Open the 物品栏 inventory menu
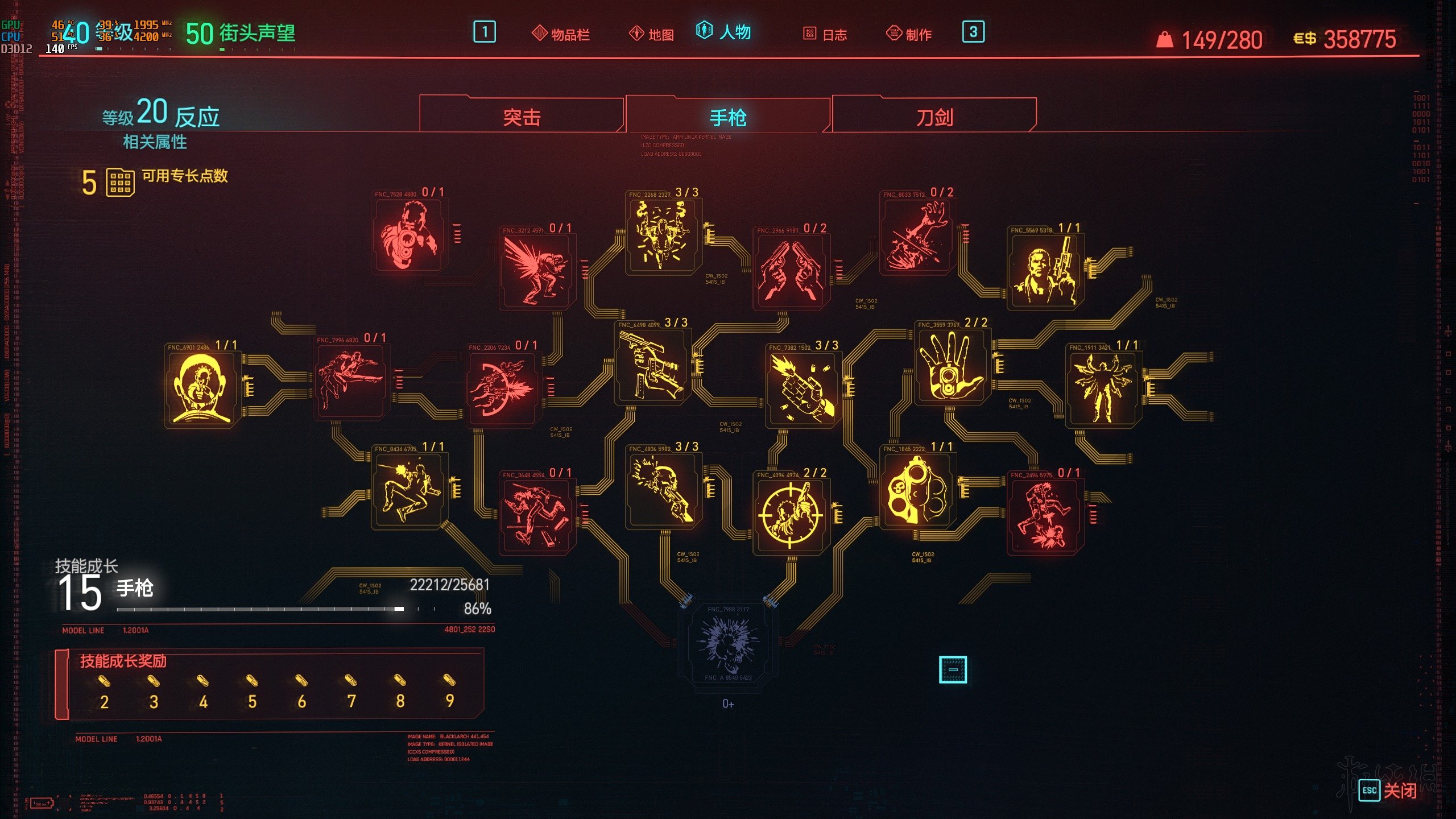Screen dimensions: 1456x819 click(x=561, y=34)
